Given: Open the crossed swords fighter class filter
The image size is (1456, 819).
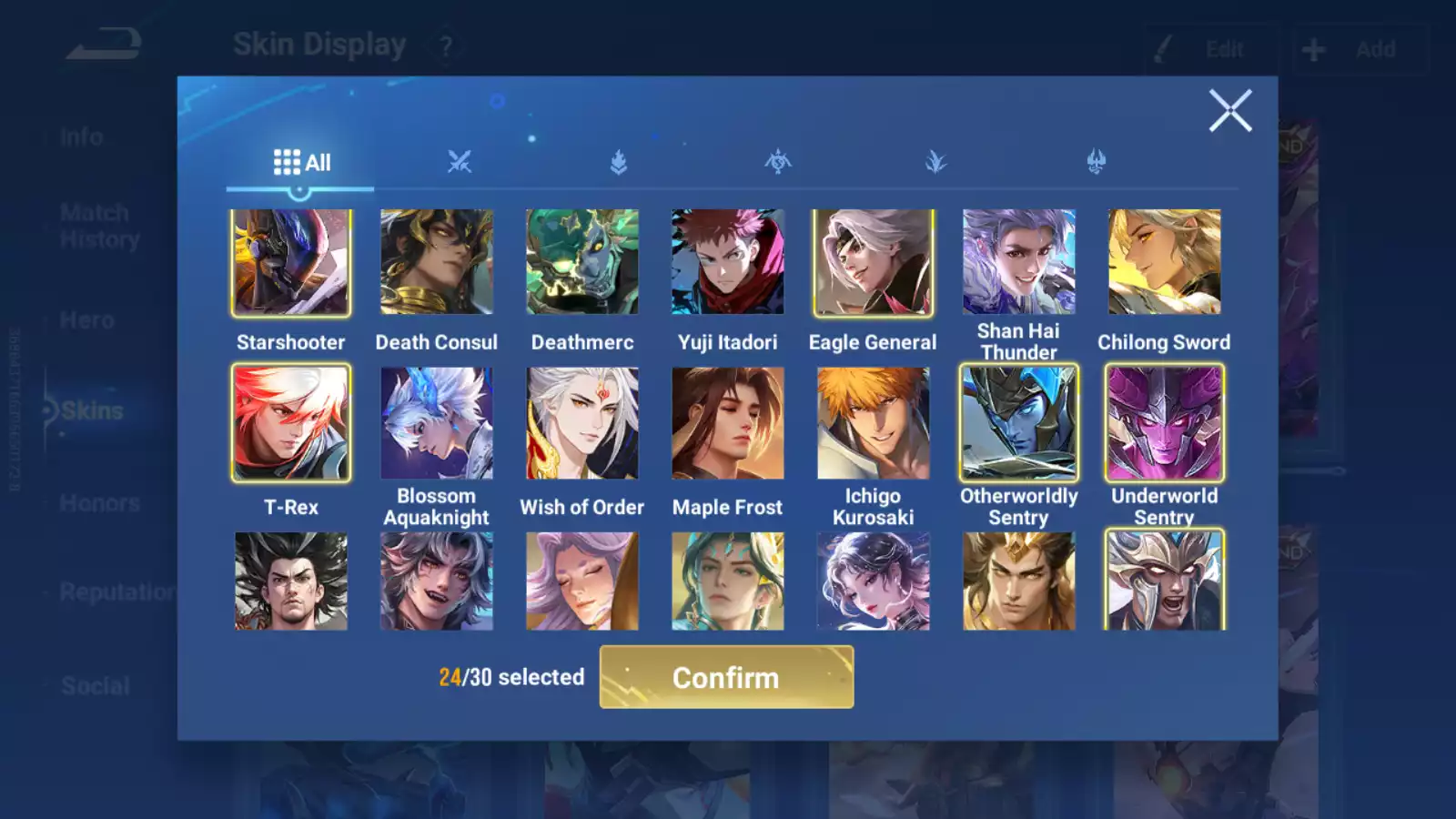Looking at the screenshot, I should pyautogui.click(x=460, y=161).
